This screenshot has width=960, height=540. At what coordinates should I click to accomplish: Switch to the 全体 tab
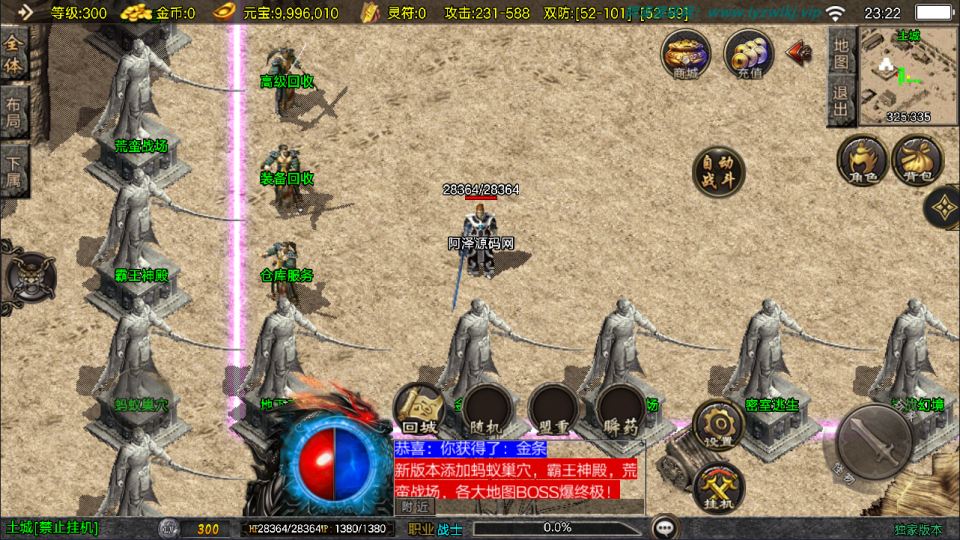[x=13, y=55]
